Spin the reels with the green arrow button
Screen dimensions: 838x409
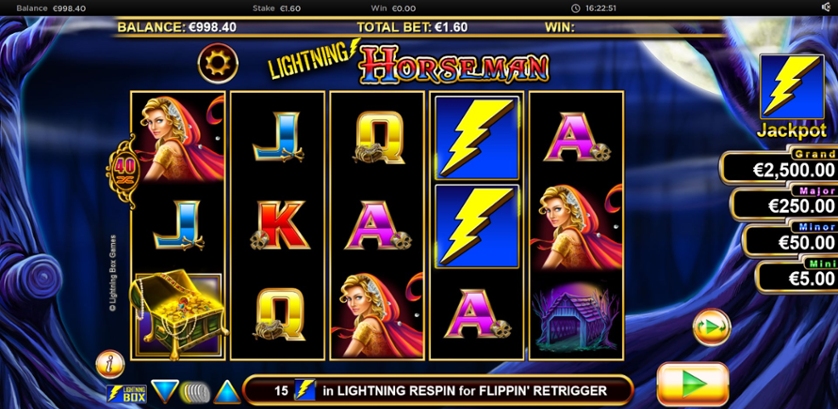pyautogui.click(x=692, y=385)
